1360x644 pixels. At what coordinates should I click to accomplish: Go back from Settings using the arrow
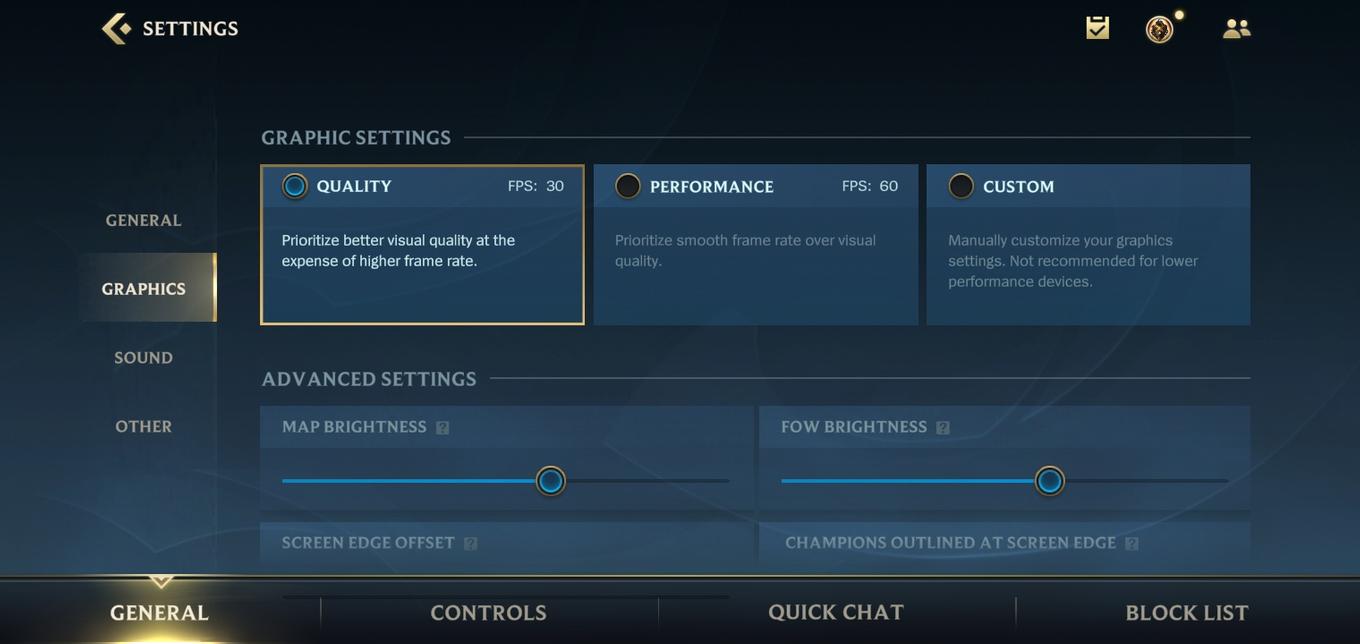pyautogui.click(x=116, y=28)
